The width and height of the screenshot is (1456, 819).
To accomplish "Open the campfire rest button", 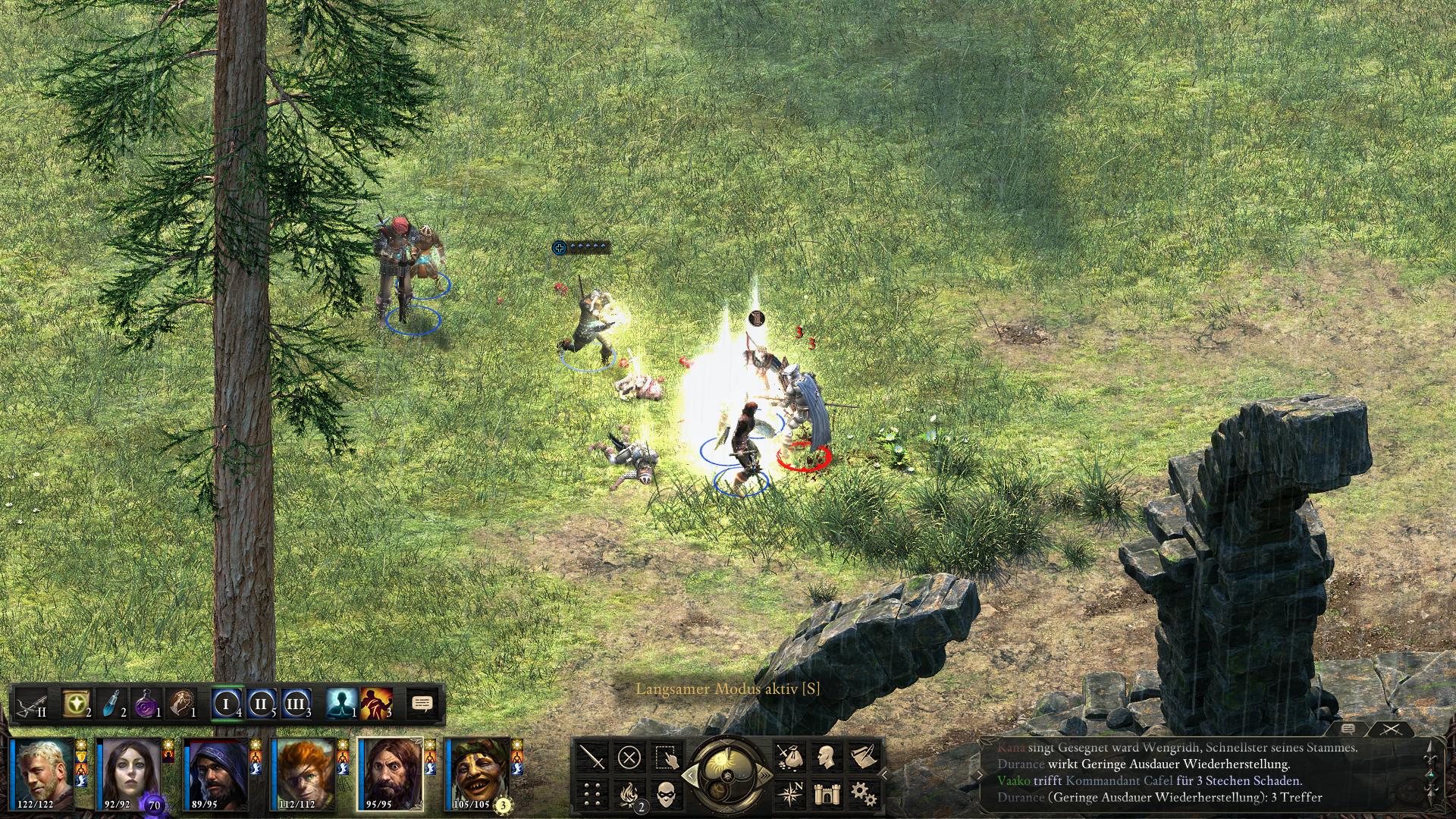I will pyautogui.click(x=629, y=794).
